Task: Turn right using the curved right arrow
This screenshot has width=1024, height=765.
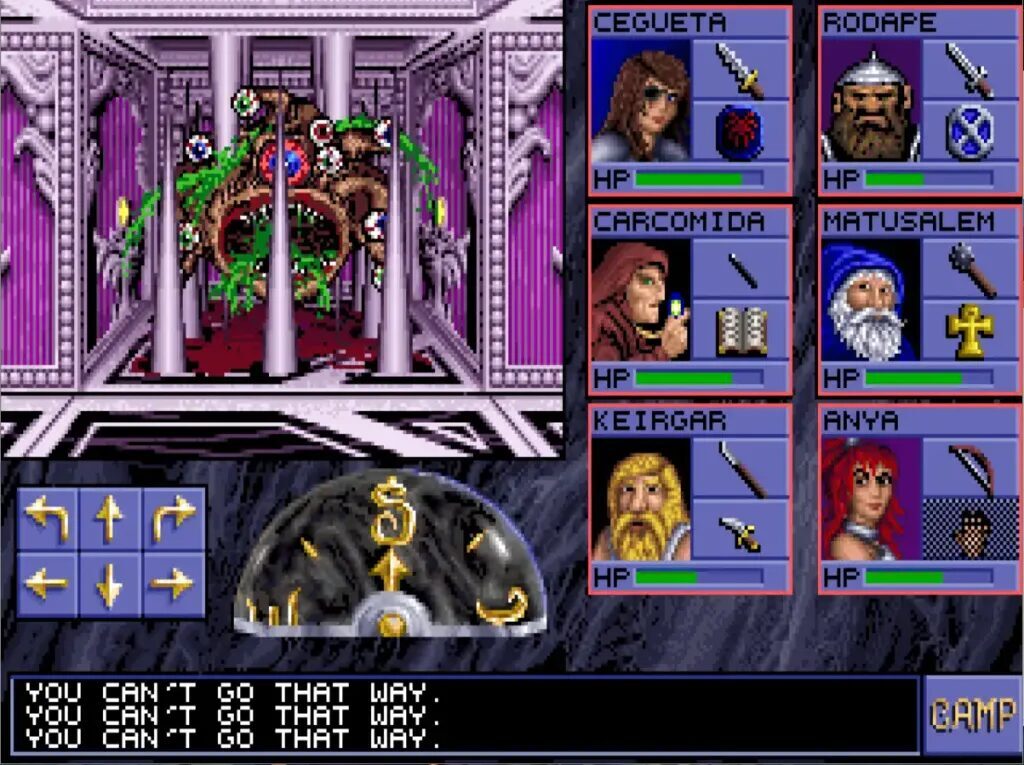Action: [x=173, y=518]
